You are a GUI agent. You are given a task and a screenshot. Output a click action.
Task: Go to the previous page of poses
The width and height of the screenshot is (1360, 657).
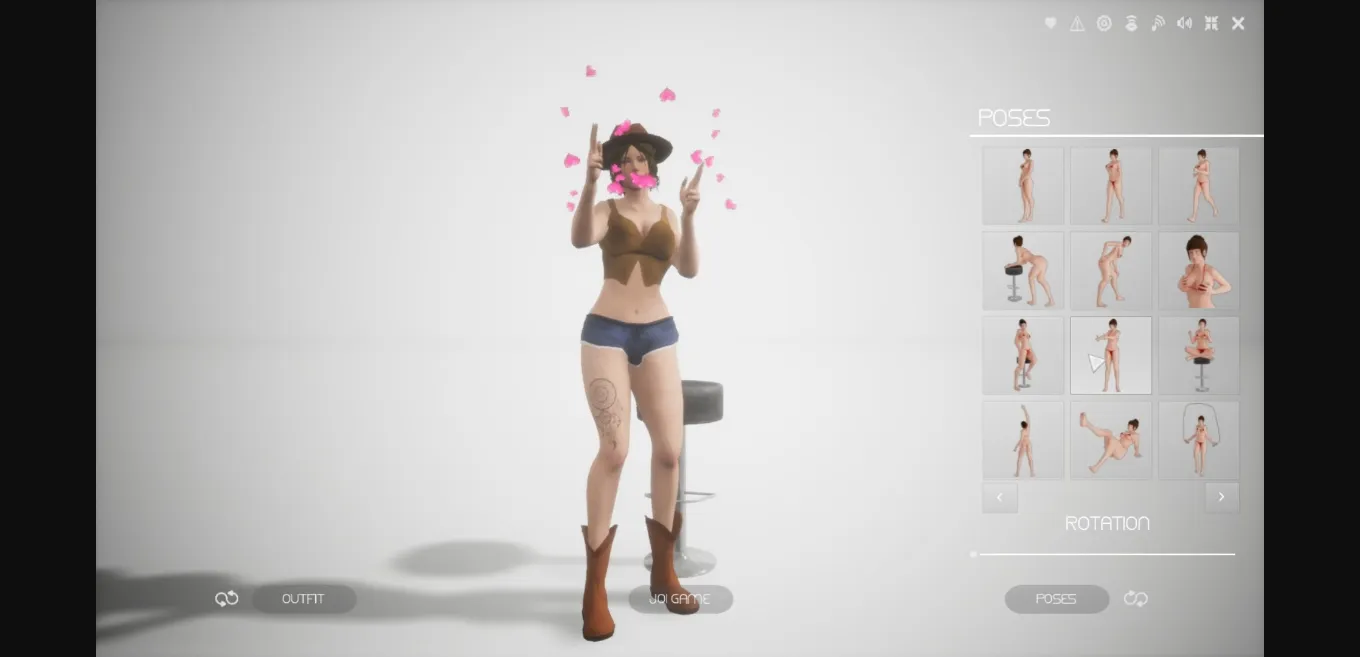tap(1000, 497)
